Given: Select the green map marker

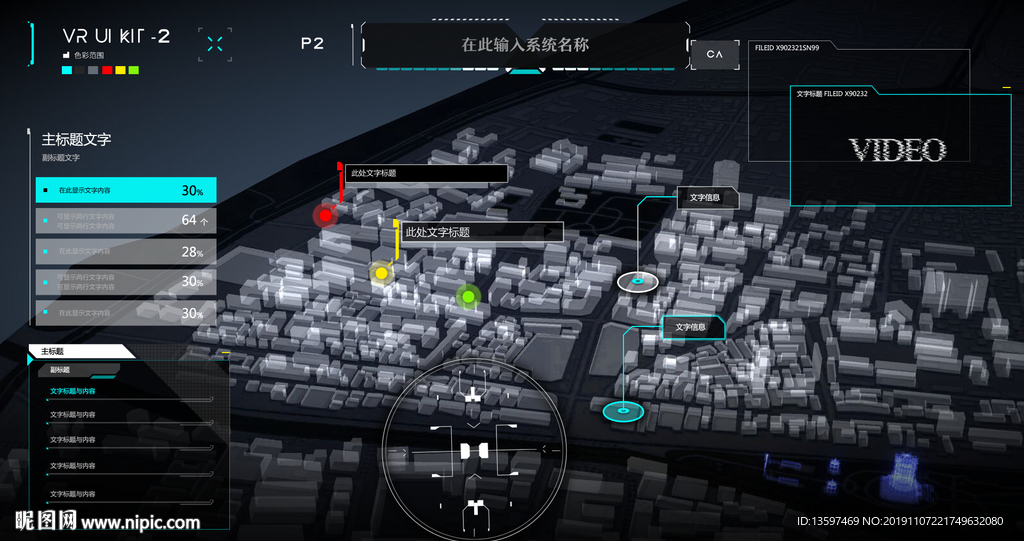Looking at the screenshot, I should tap(466, 296).
